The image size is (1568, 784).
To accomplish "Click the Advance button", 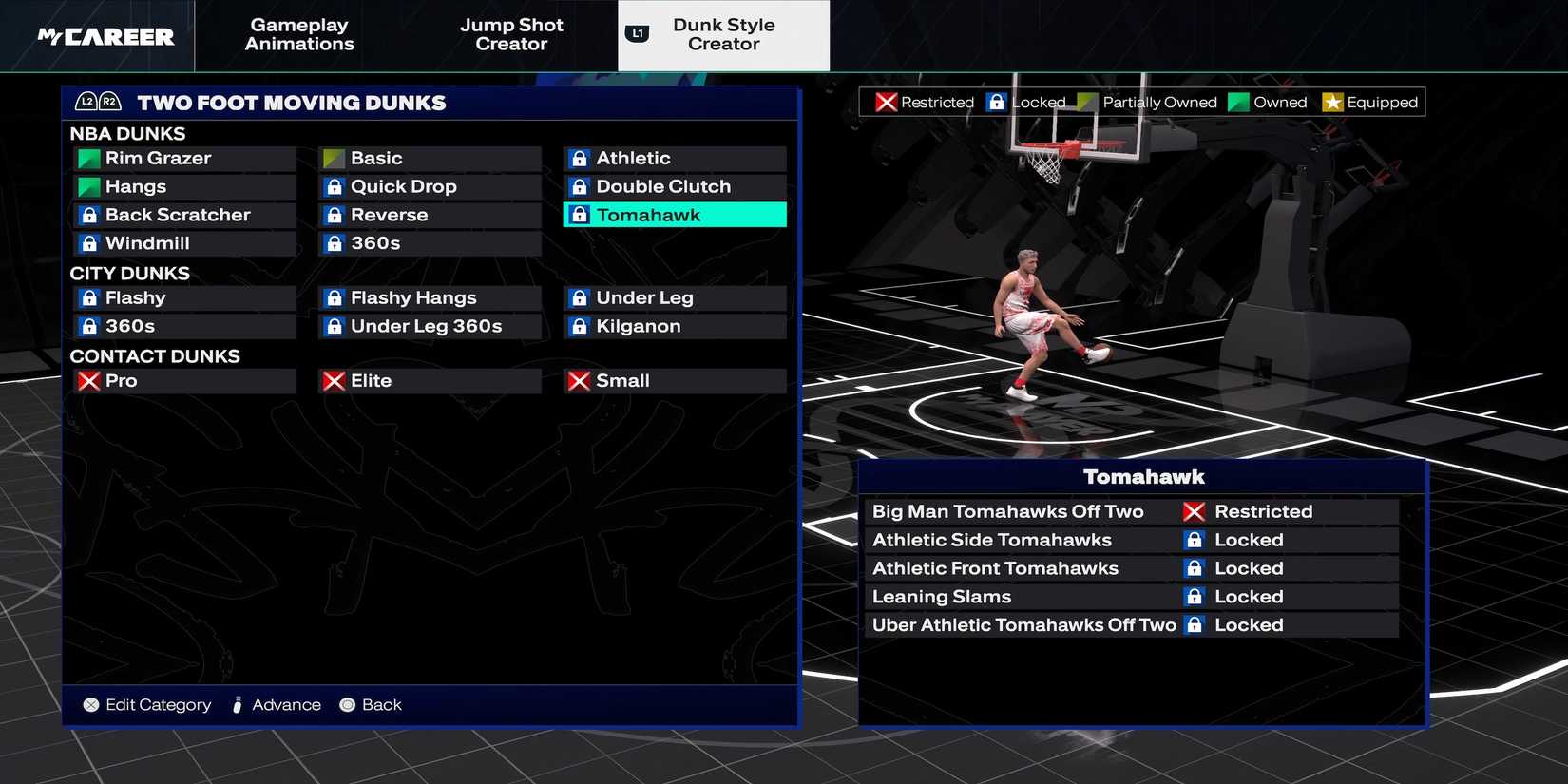I will pos(276,704).
